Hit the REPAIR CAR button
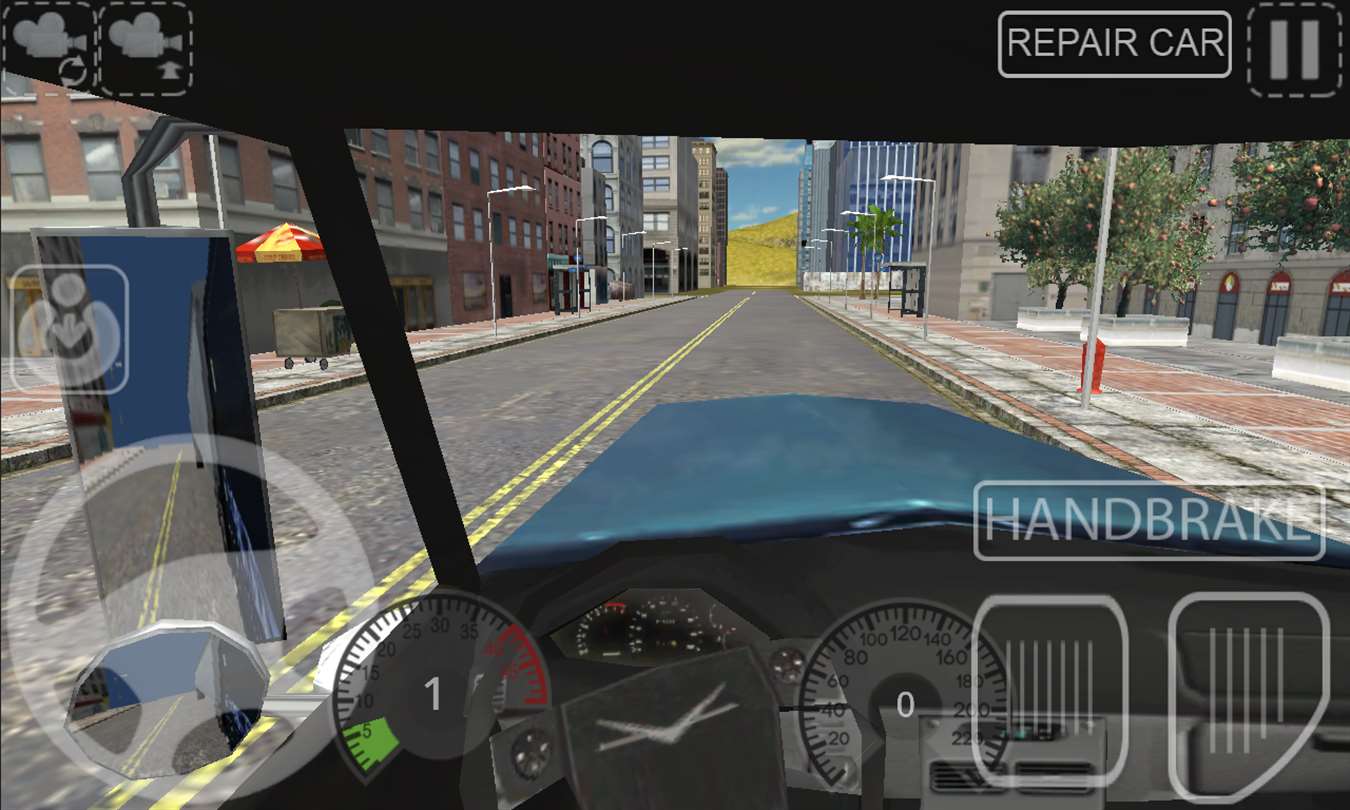1350x810 pixels. click(1114, 44)
